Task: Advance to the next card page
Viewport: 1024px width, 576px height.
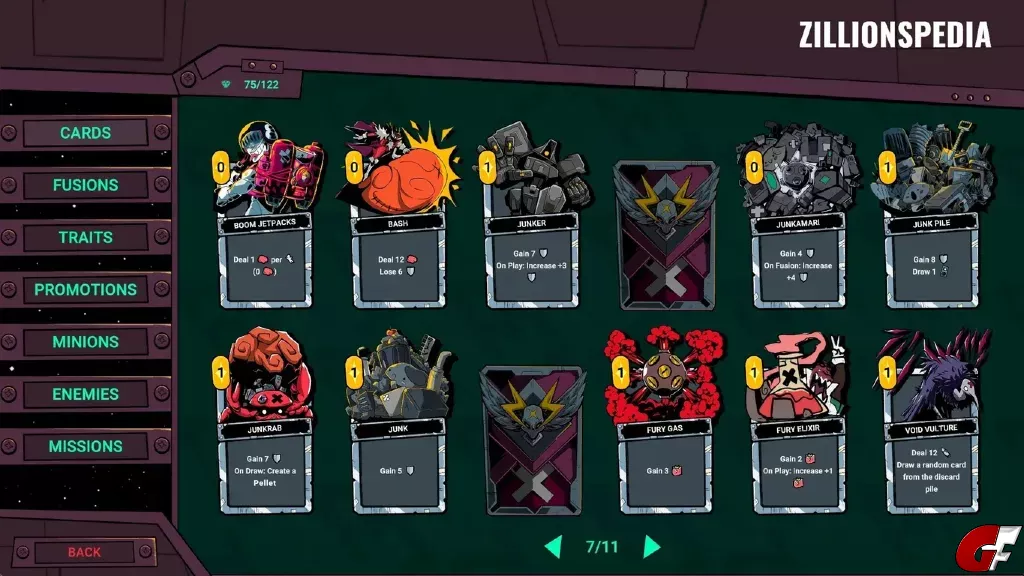Action: click(x=652, y=547)
